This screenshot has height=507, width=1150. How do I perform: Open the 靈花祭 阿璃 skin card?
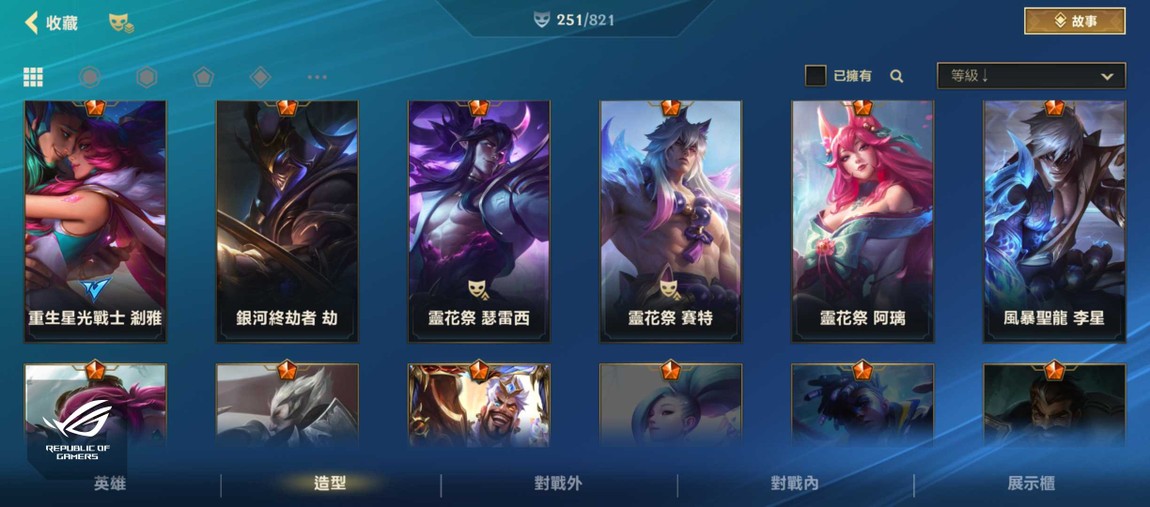(862, 221)
